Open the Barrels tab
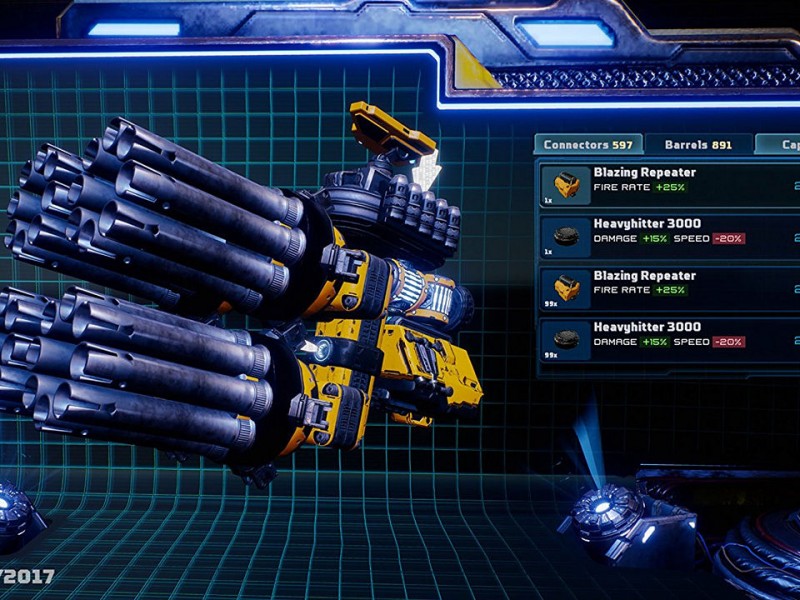 pos(698,145)
